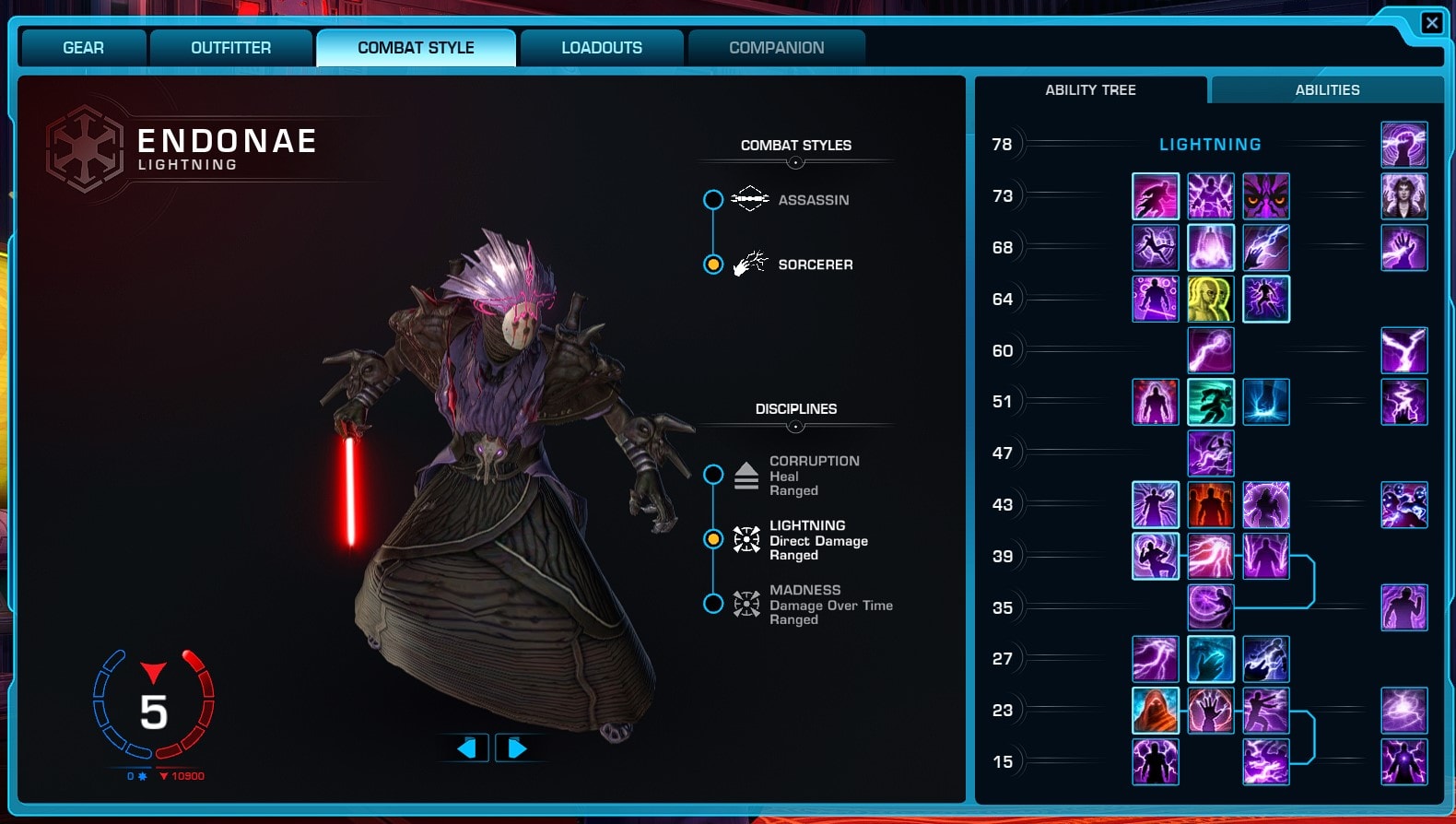Pick the demon face ability at level 73

point(1266,196)
